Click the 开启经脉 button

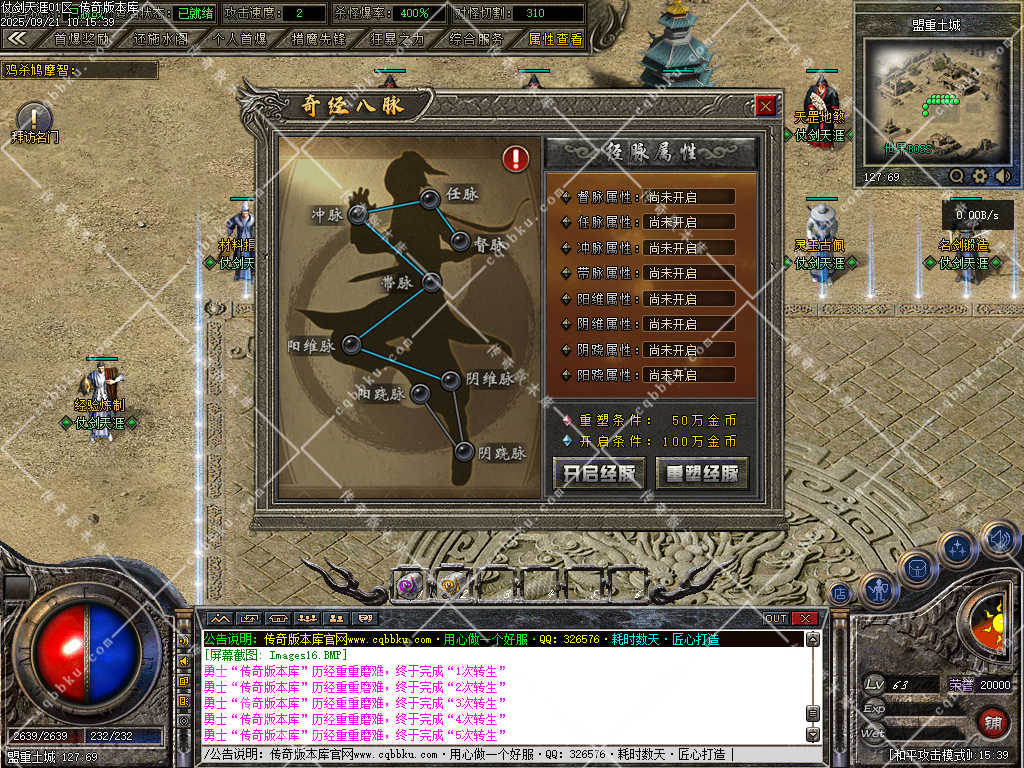[x=599, y=474]
